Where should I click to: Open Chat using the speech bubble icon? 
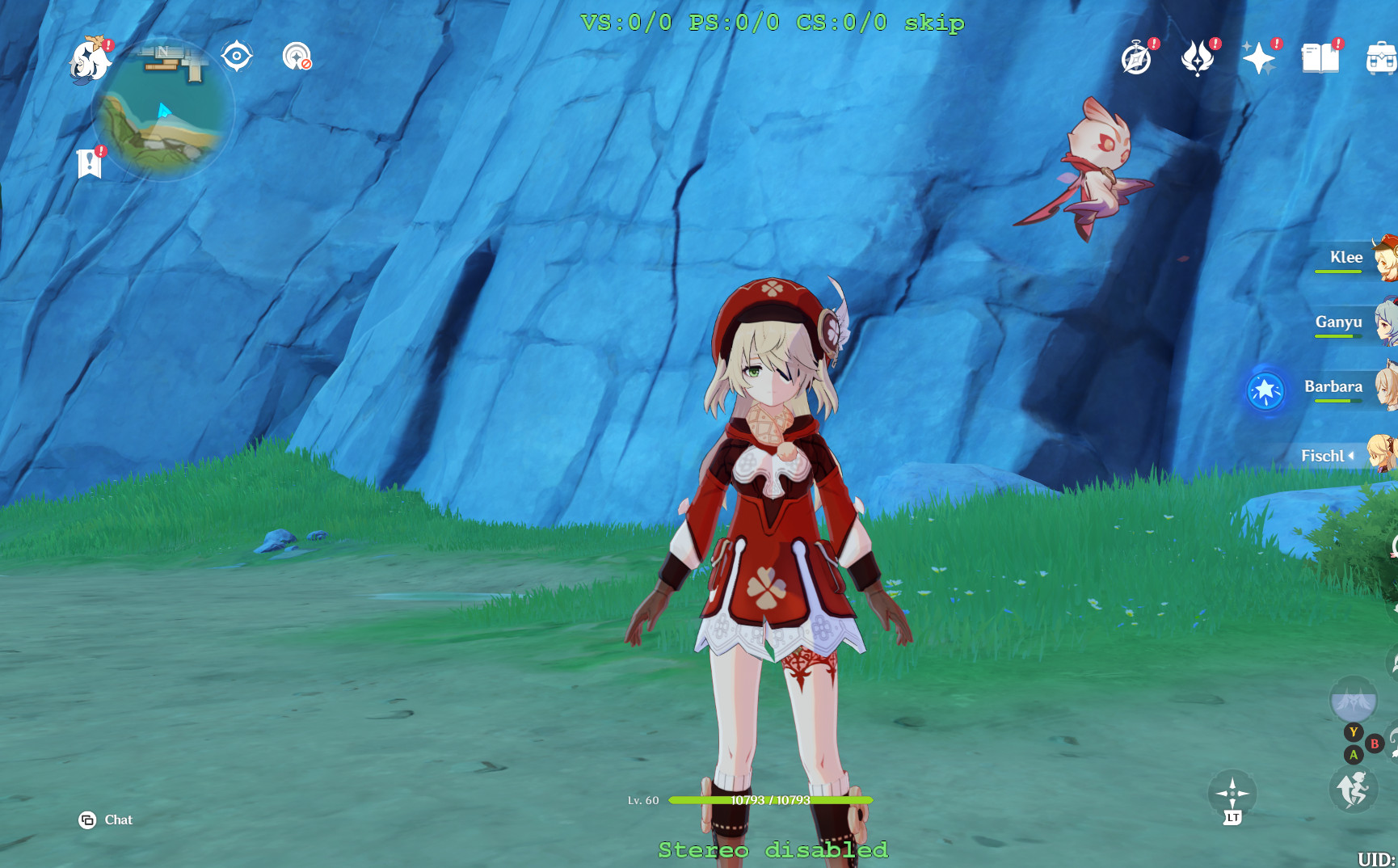pyautogui.click(x=88, y=820)
